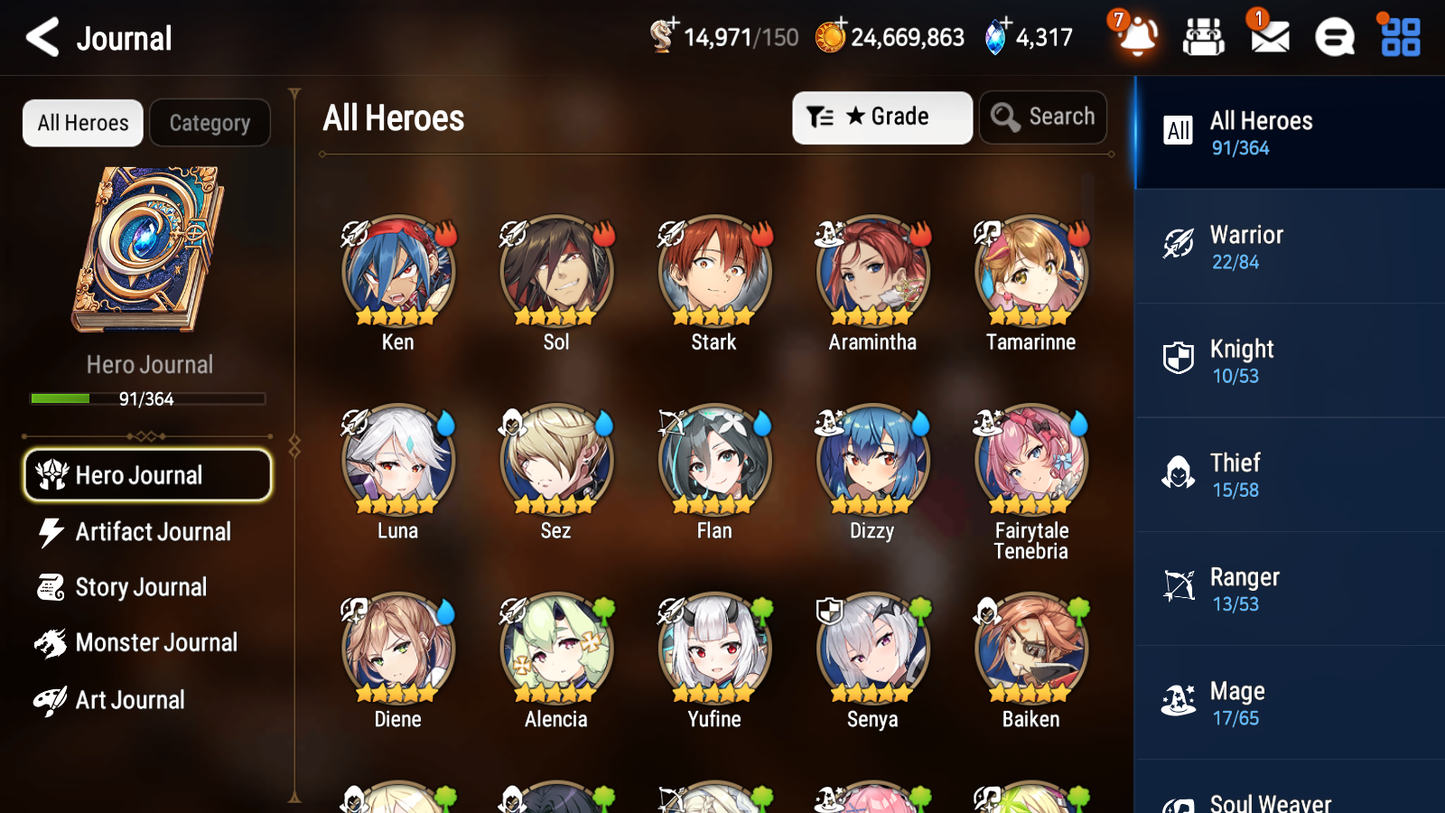Open the chat icon
Screen dimensions: 1445x813
tap(1333, 36)
